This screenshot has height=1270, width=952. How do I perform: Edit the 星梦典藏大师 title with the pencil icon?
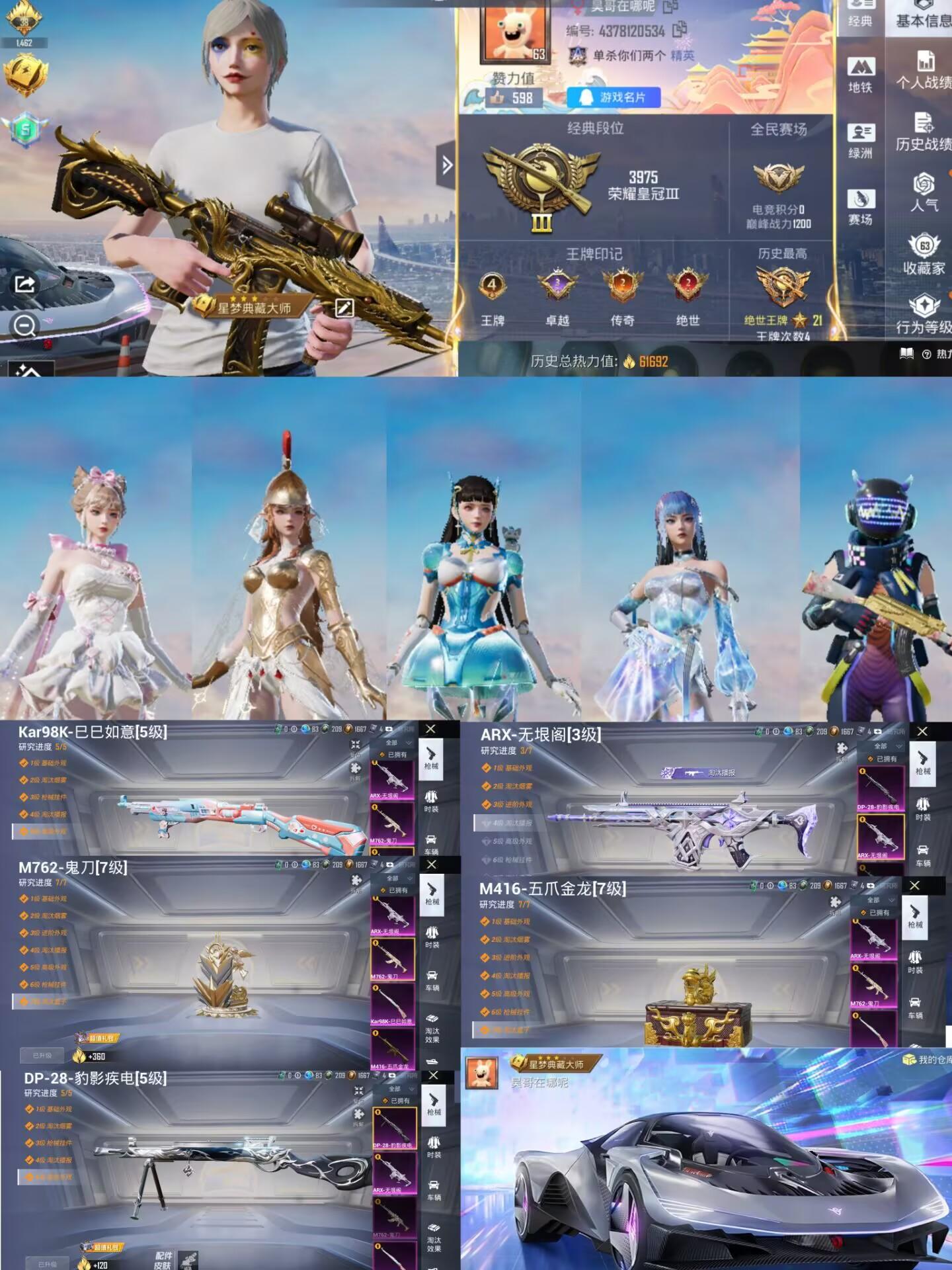pyautogui.click(x=344, y=308)
